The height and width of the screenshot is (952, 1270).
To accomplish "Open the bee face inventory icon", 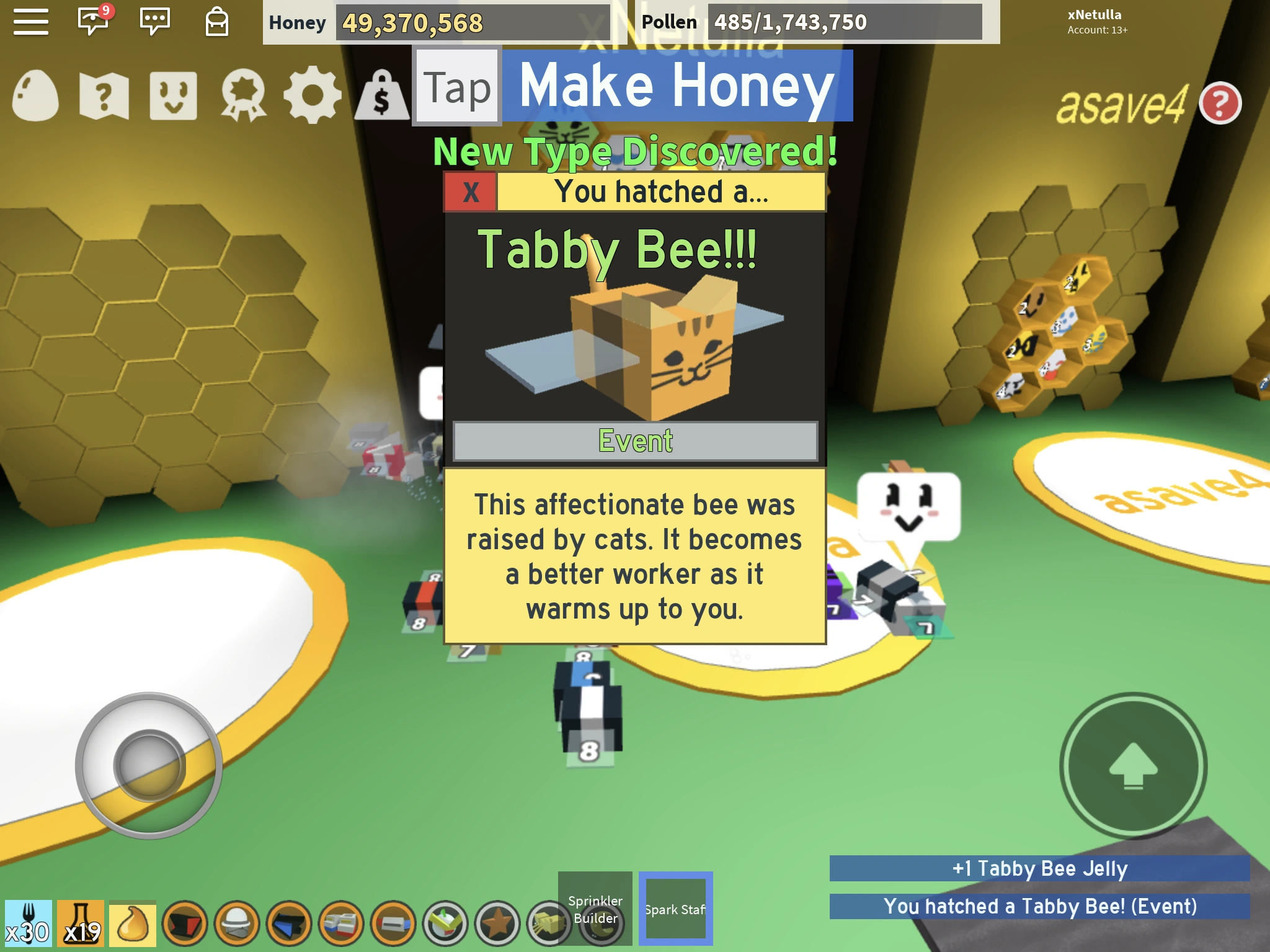I will click(172, 94).
